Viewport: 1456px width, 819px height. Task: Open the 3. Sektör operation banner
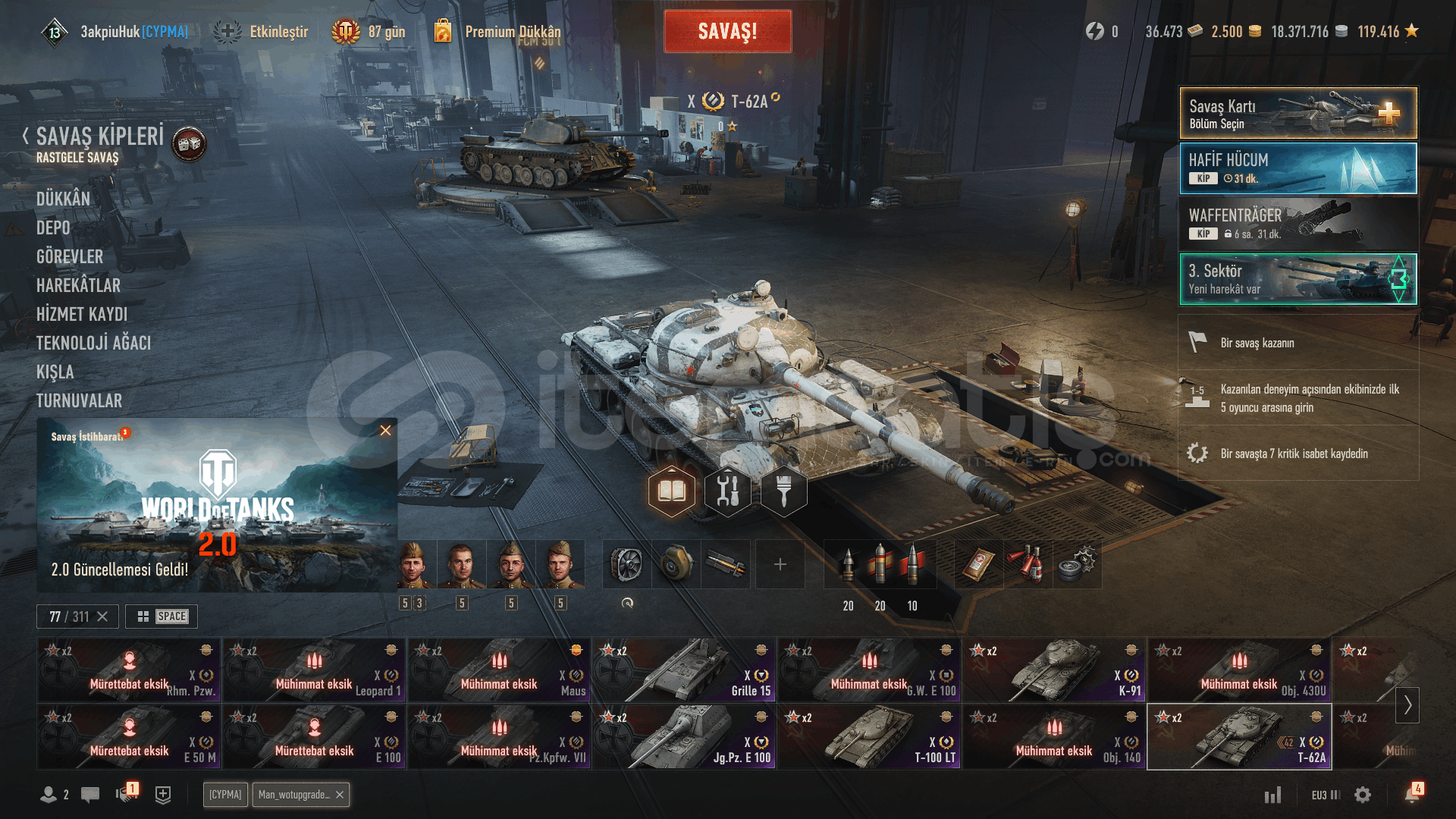(x=1298, y=279)
